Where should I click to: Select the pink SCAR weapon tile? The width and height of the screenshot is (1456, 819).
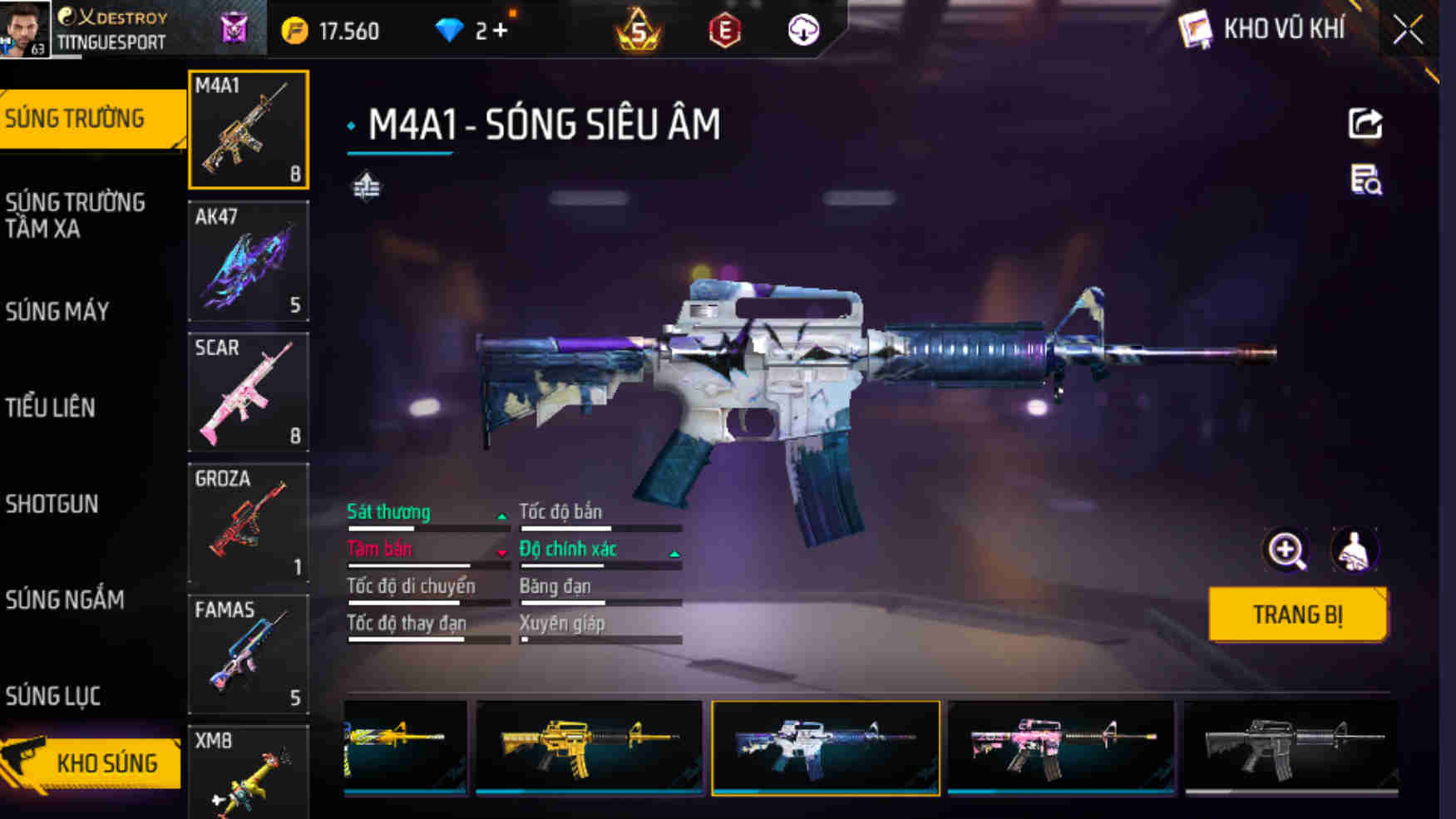pos(249,392)
